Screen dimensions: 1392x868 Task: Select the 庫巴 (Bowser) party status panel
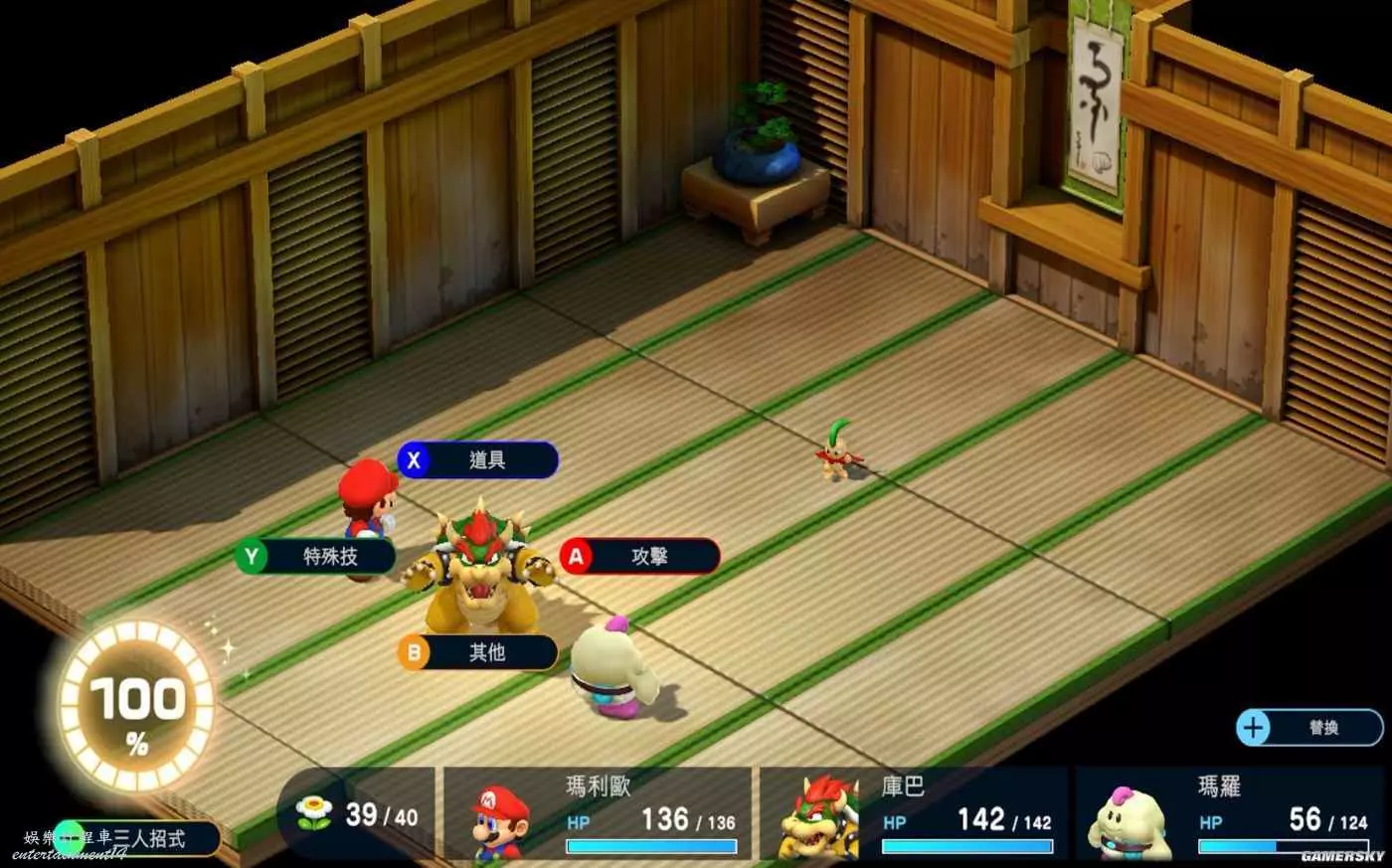pos(913,814)
